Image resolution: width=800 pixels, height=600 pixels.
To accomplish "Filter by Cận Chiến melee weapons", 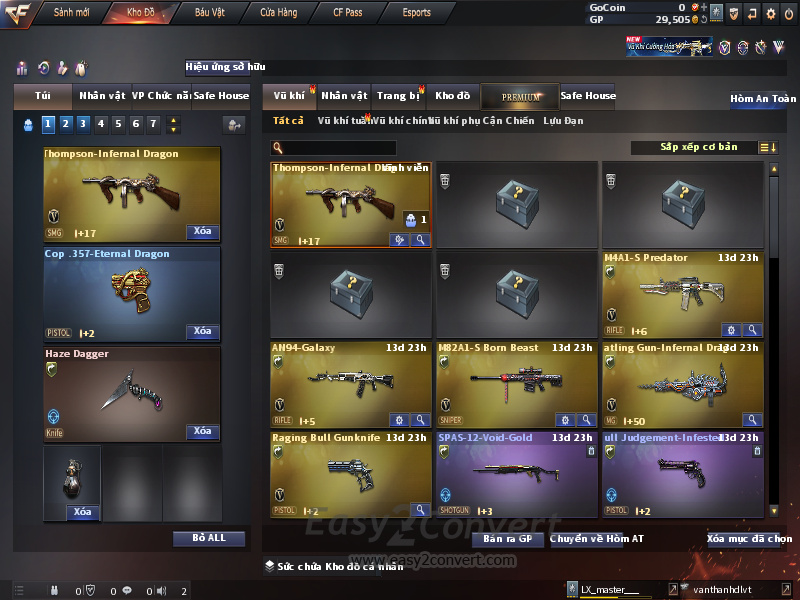I will click(x=507, y=121).
